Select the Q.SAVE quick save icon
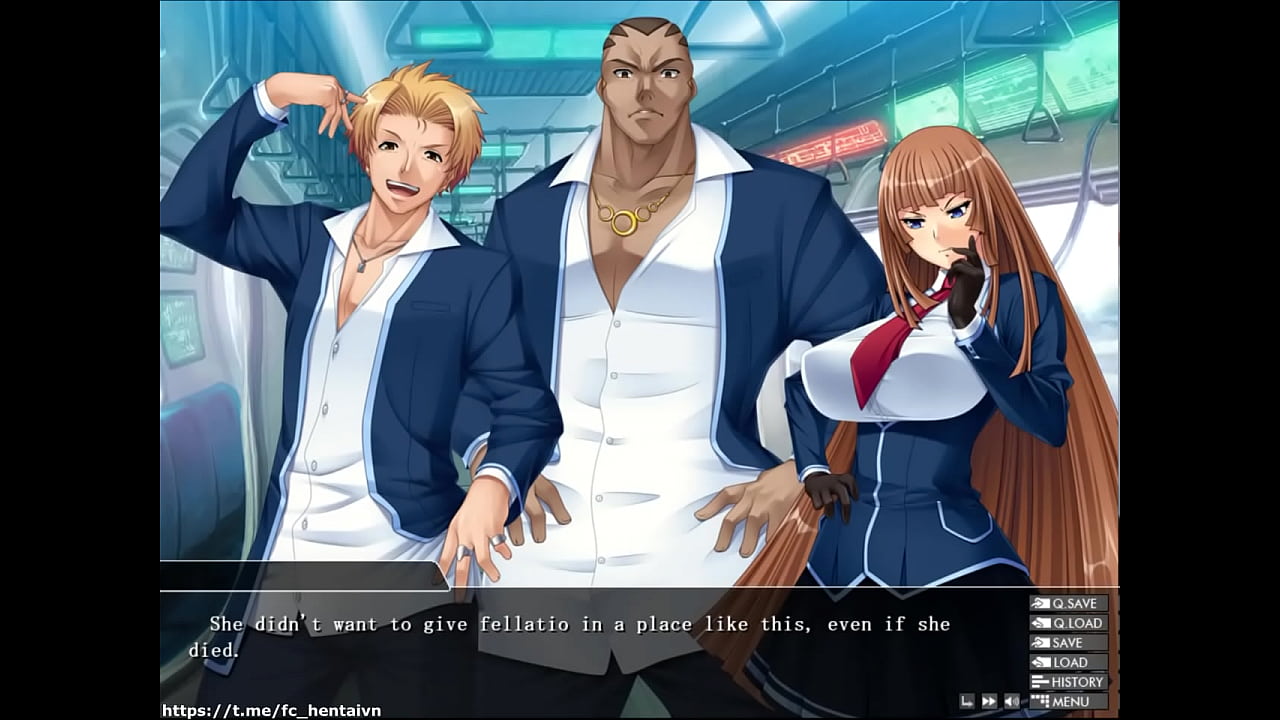 pos(1041,603)
